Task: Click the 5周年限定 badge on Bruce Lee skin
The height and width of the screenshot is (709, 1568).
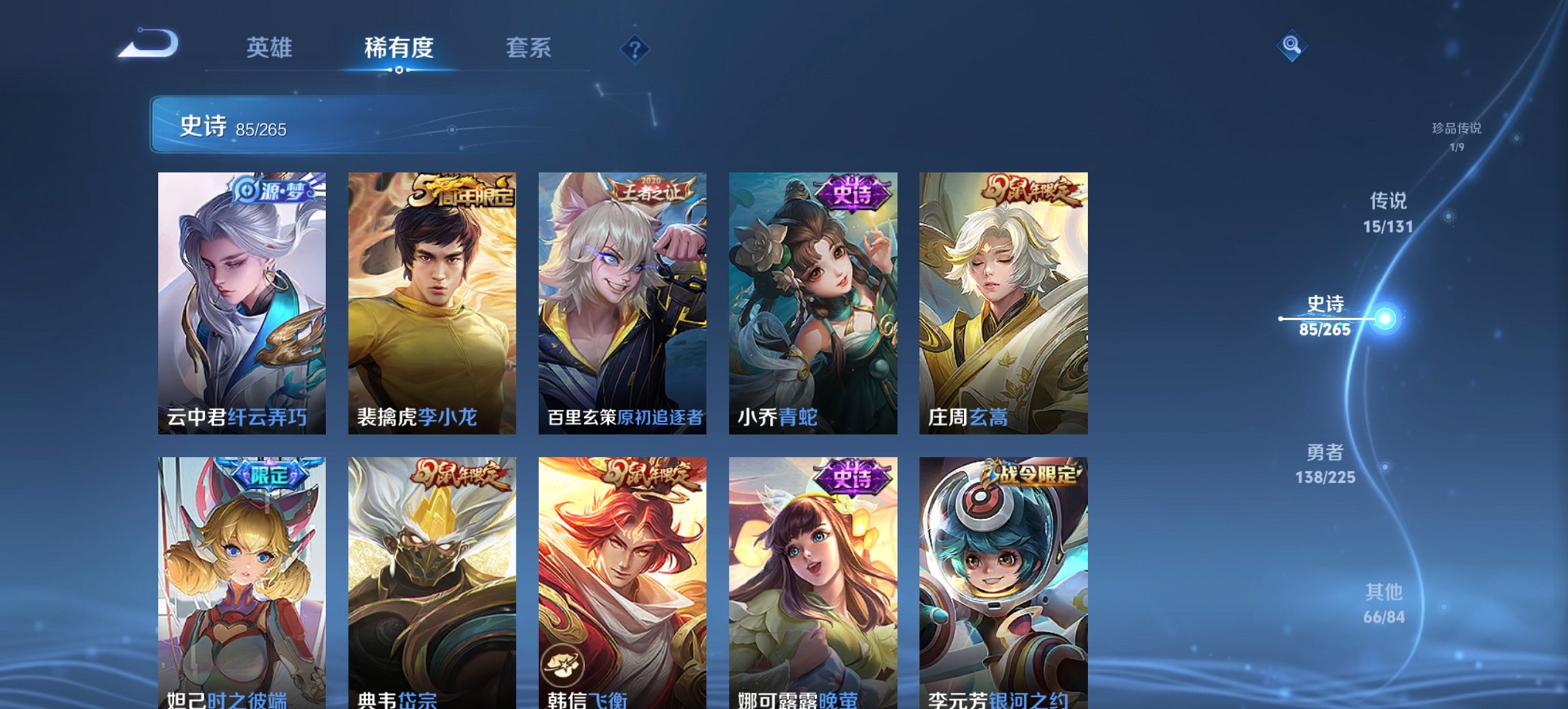Action: pos(465,189)
